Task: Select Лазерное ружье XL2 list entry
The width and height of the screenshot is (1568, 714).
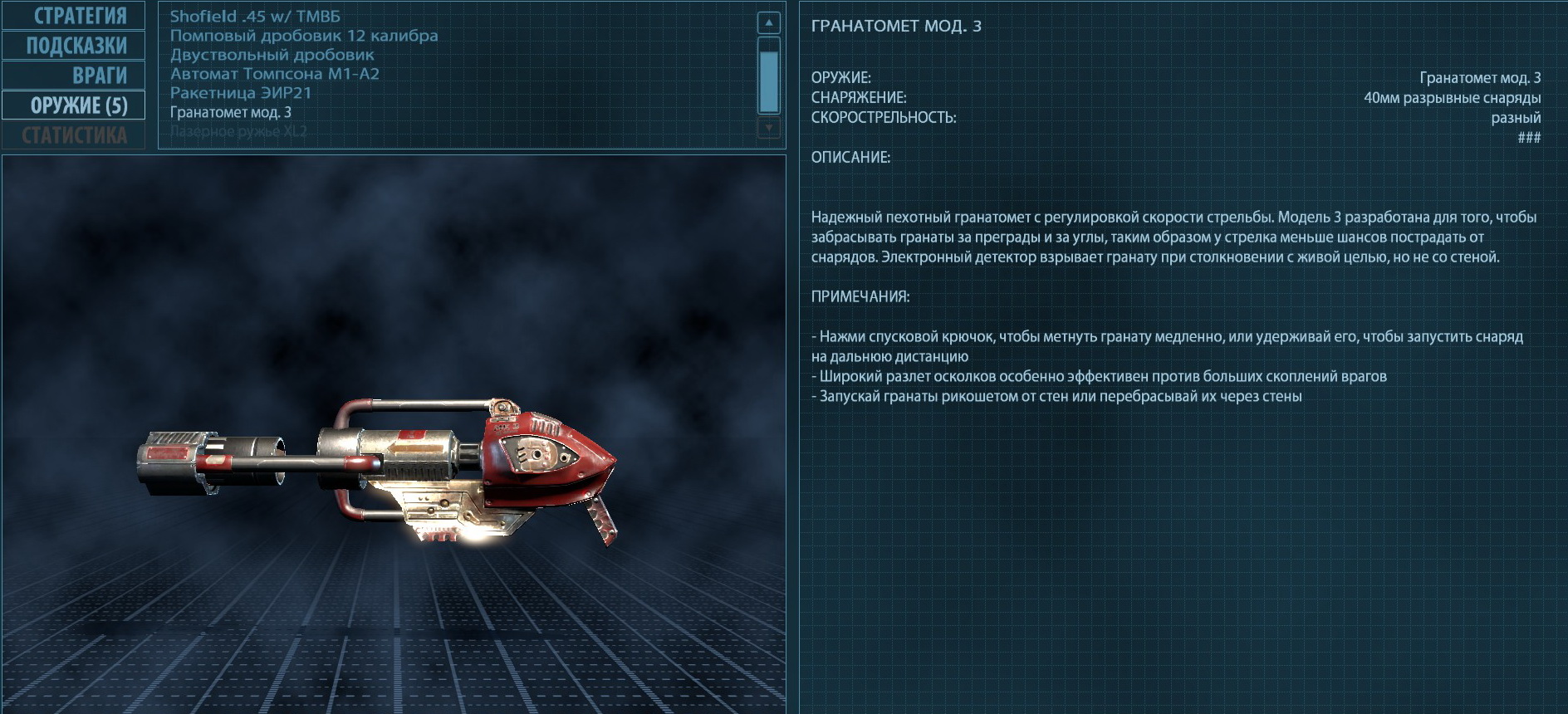Action: click(x=238, y=131)
